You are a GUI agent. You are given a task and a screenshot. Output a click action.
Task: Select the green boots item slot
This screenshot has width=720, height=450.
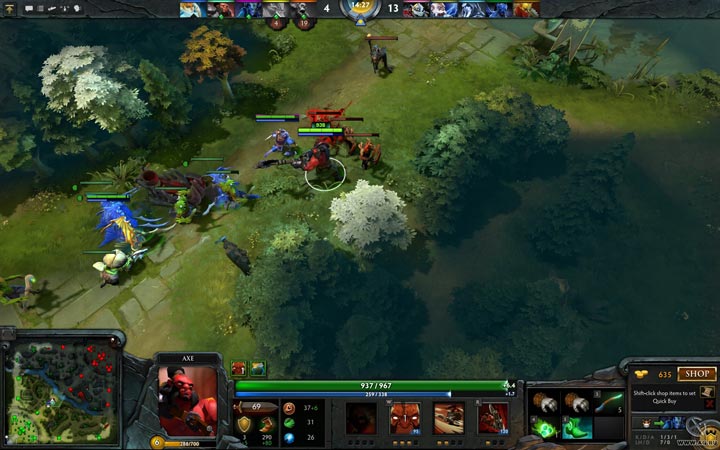pyautogui.click(x=577, y=428)
